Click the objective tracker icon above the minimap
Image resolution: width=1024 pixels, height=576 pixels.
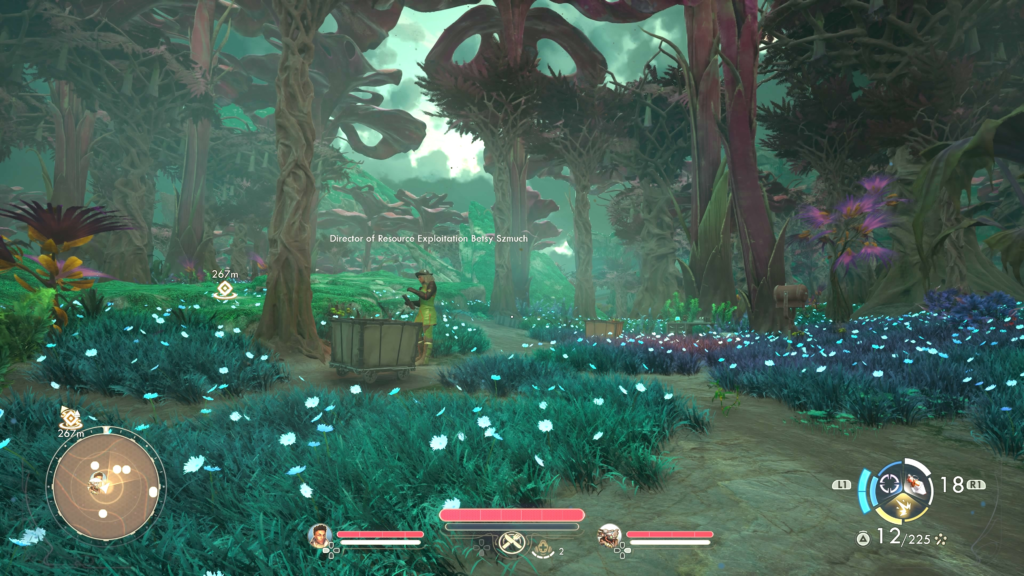(70, 418)
